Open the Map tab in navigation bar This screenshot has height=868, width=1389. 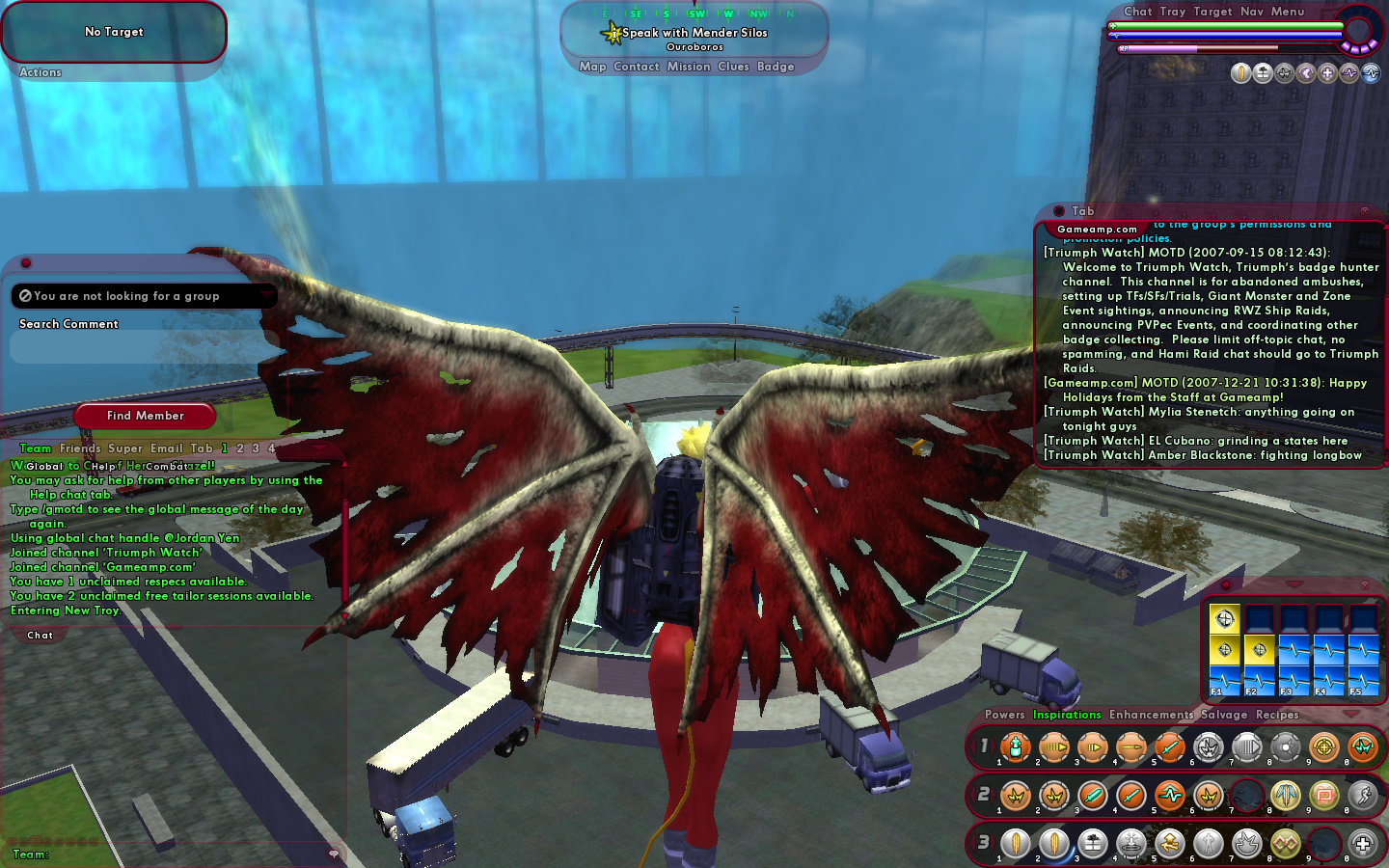592,67
